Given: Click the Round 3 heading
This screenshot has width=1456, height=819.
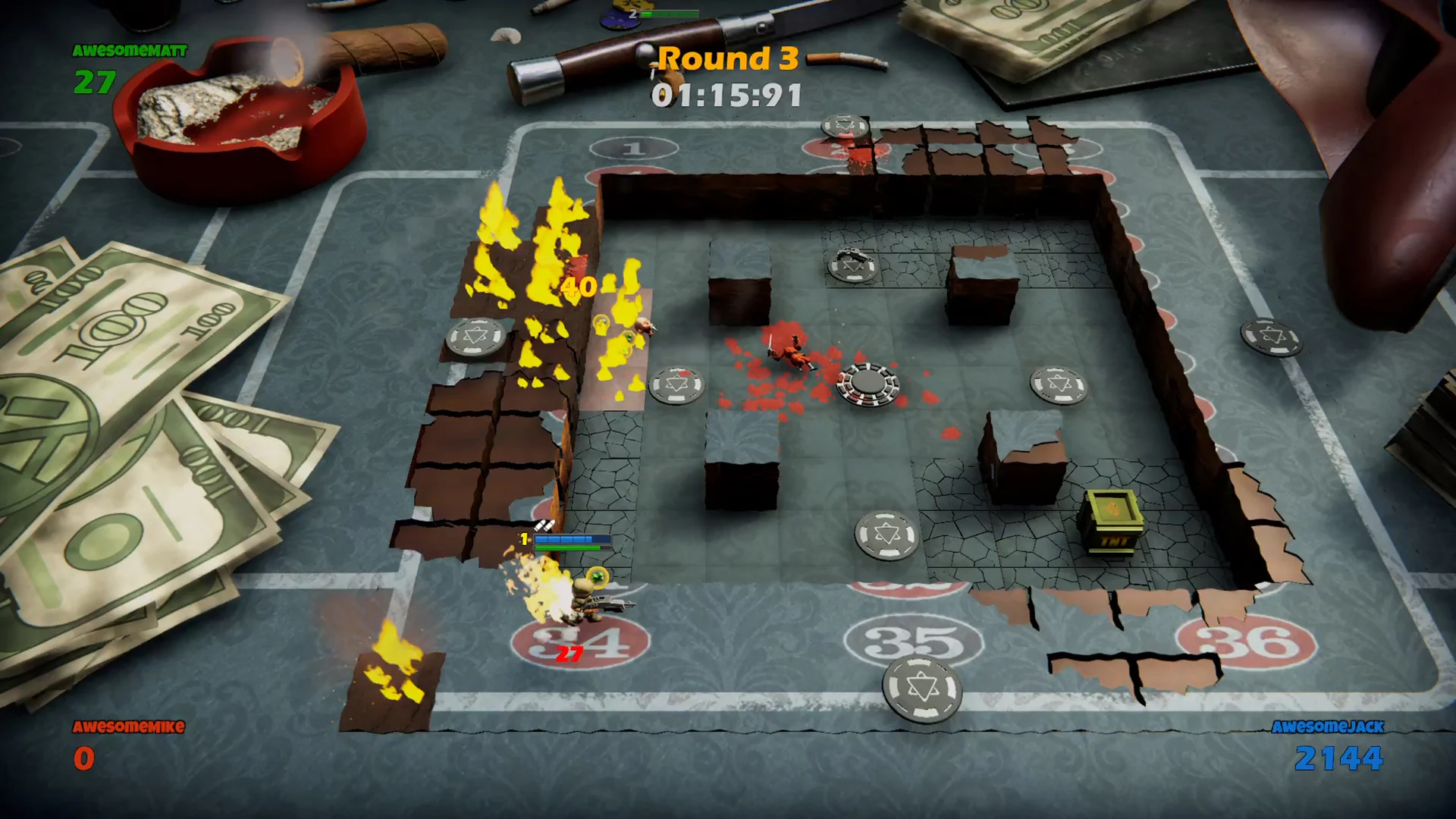Looking at the screenshot, I should point(726,59).
